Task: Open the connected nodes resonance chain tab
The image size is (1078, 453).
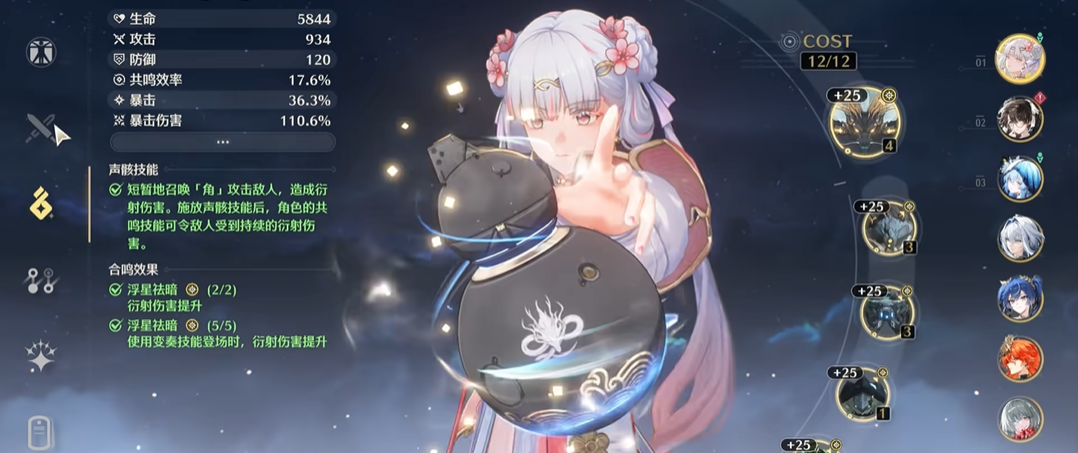Action: [x=41, y=281]
